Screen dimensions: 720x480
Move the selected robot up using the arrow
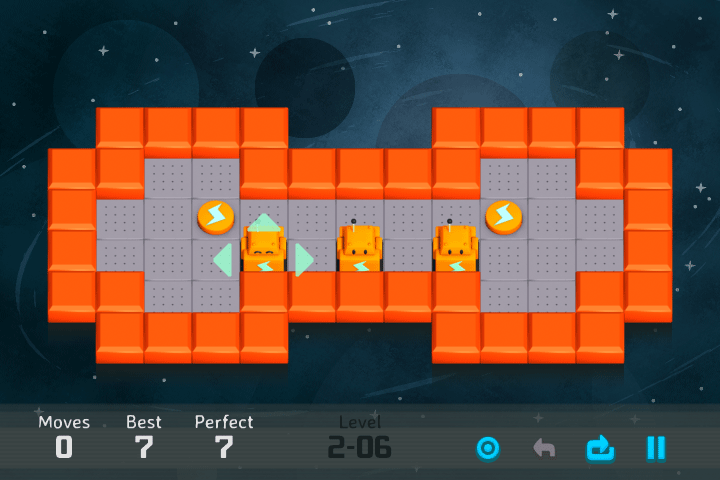(264, 222)
